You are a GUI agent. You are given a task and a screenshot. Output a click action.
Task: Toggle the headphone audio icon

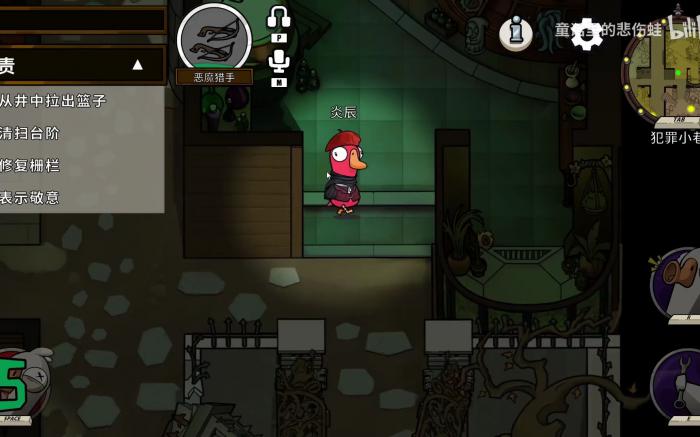click(279, 18)
